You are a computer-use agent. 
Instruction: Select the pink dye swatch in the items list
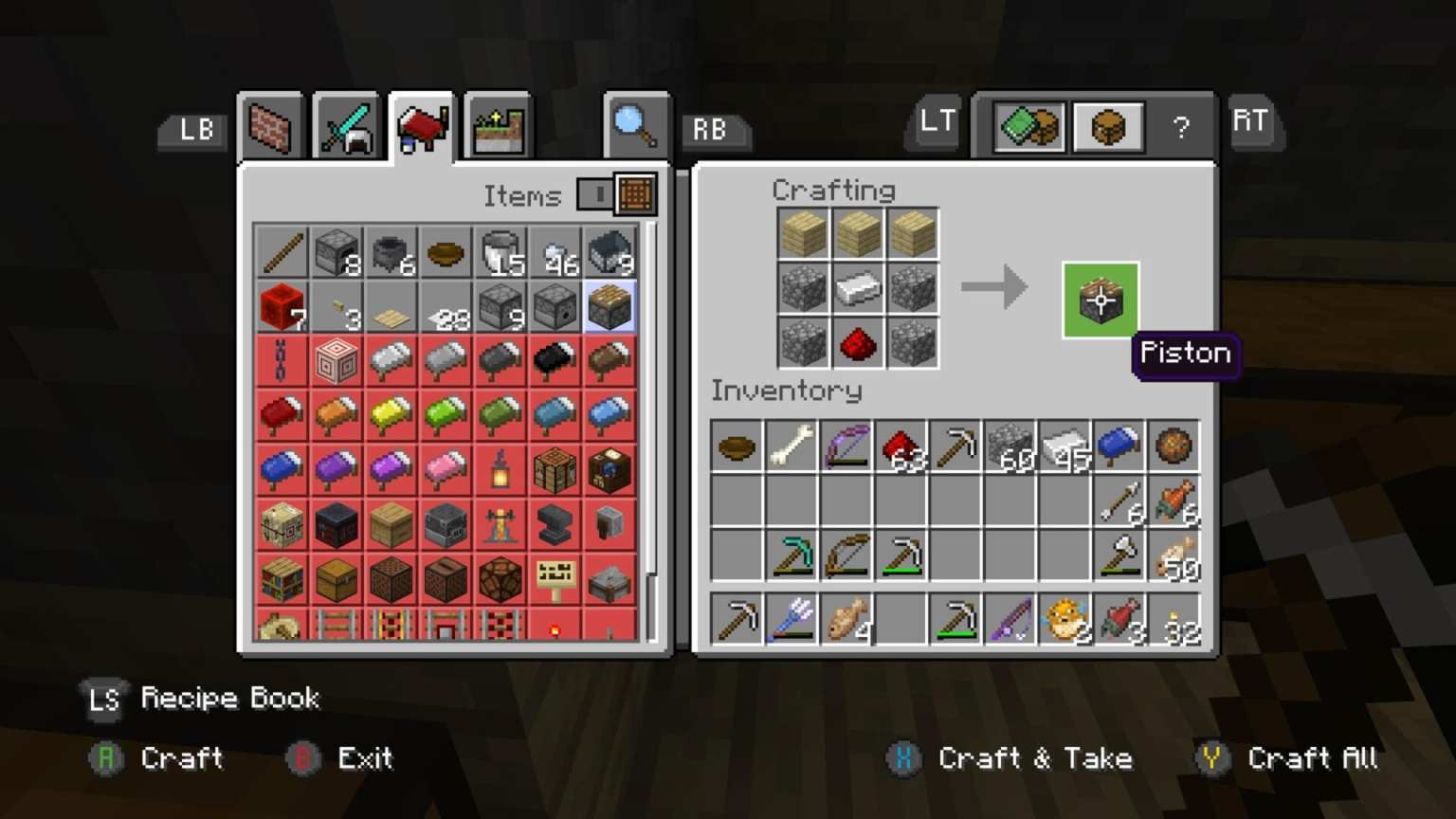(x=446, y=471)
